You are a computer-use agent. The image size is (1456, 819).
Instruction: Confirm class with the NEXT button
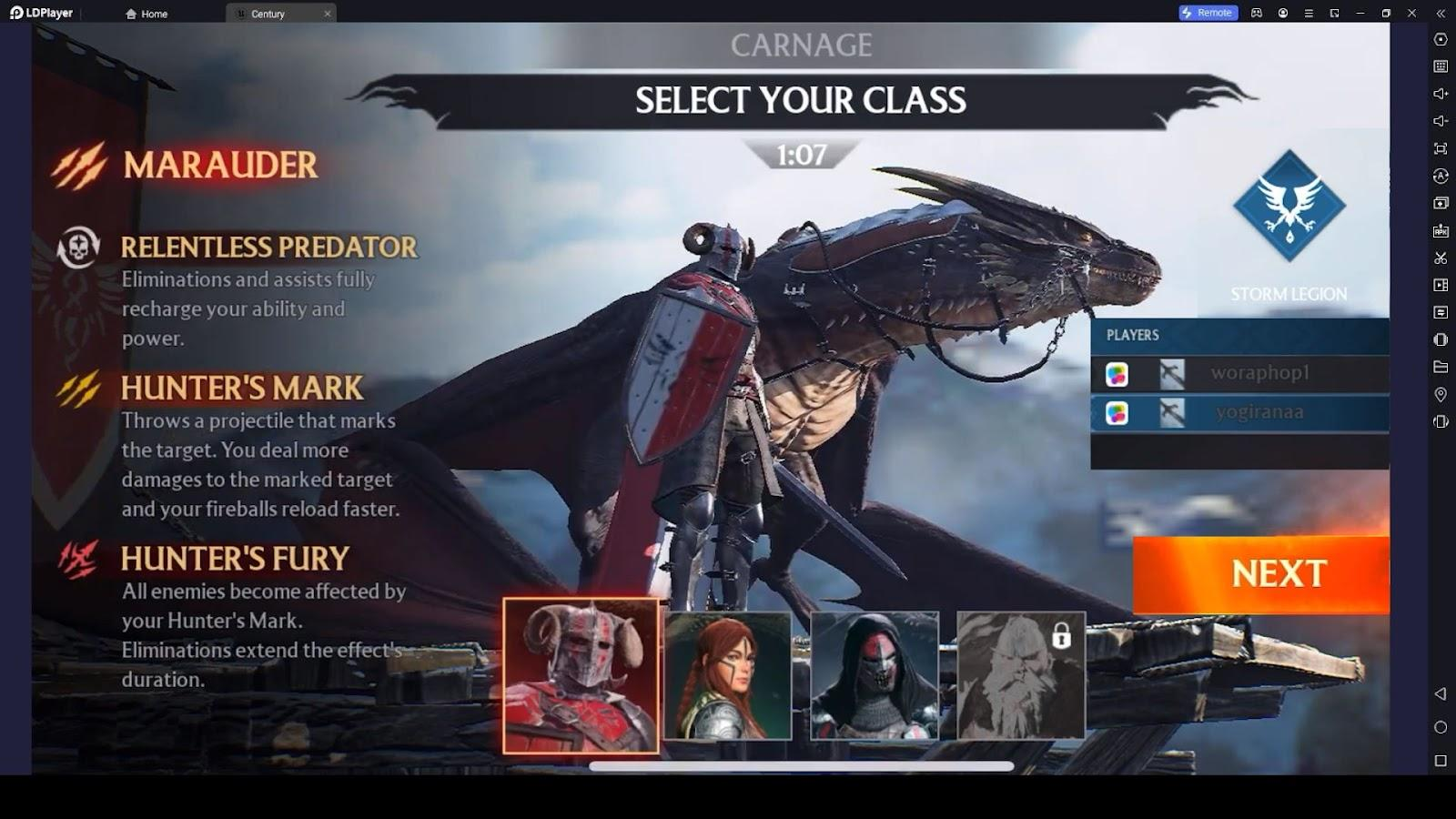click(1261, 574)
